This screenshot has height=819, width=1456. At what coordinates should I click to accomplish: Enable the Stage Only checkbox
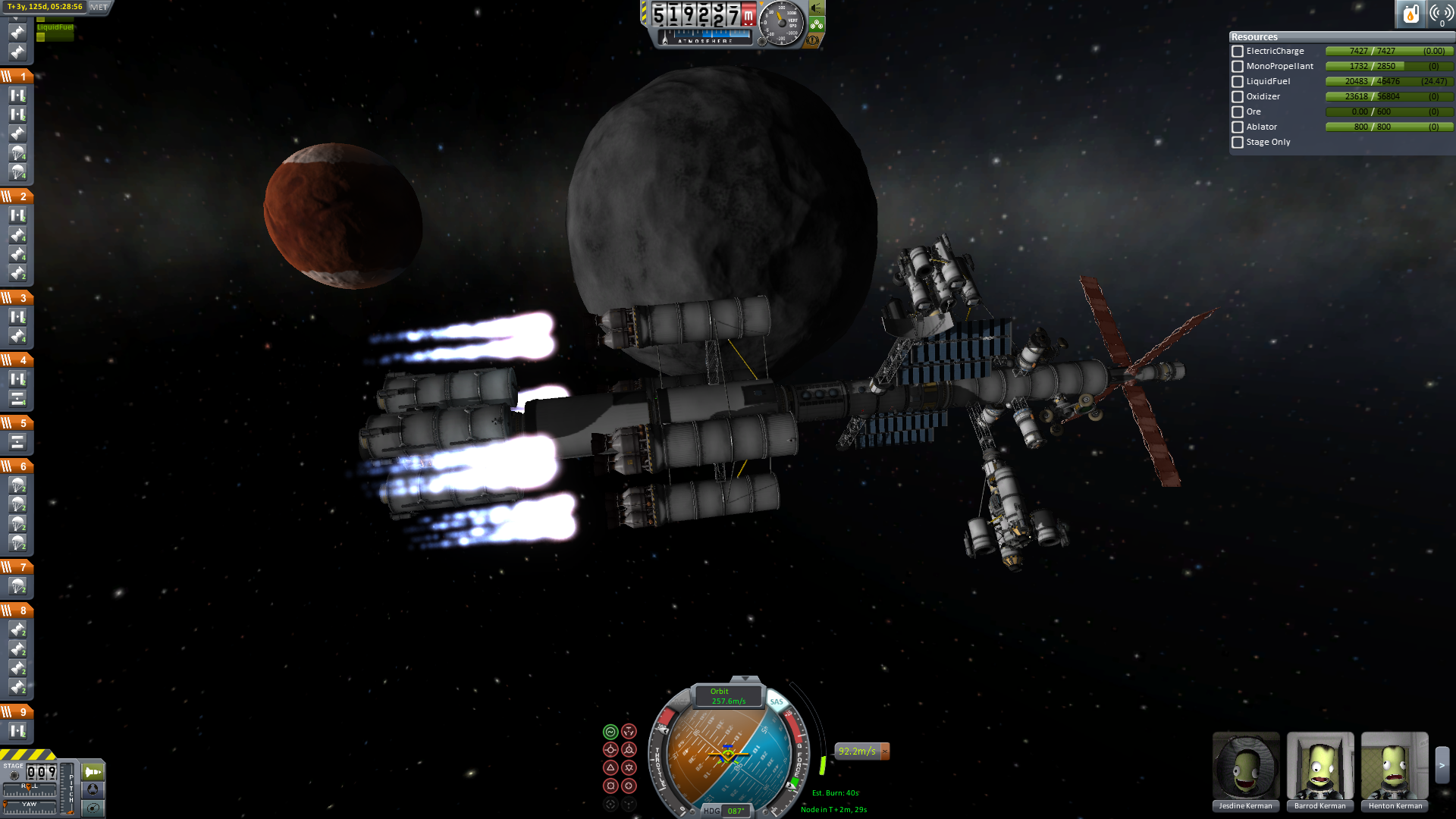pyautogui.click(x=1238, y=143)
